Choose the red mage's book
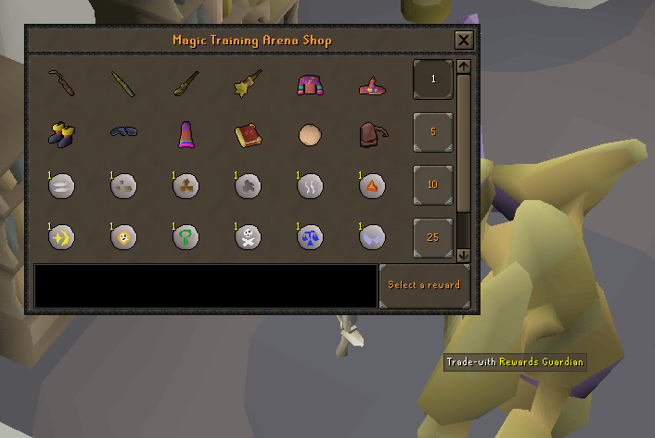The image size is (655, 438). pos(247,133)
